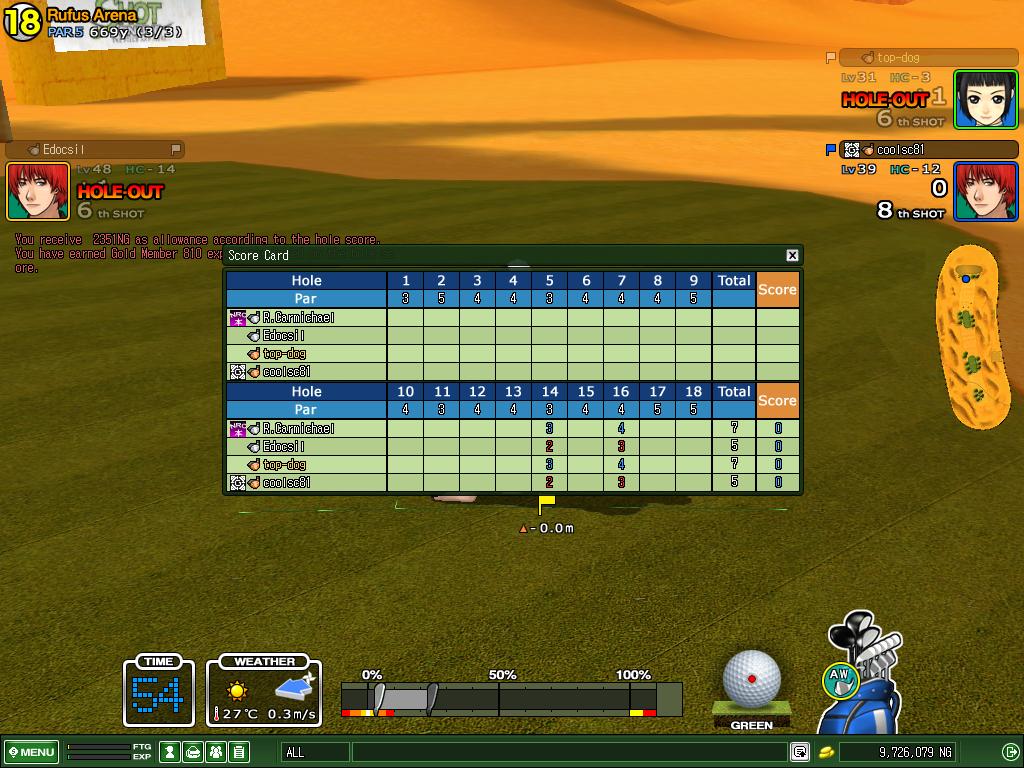1024x768 pixels.
Task: Click R.Carmichael's row in the score card
Action: point(300,429)
